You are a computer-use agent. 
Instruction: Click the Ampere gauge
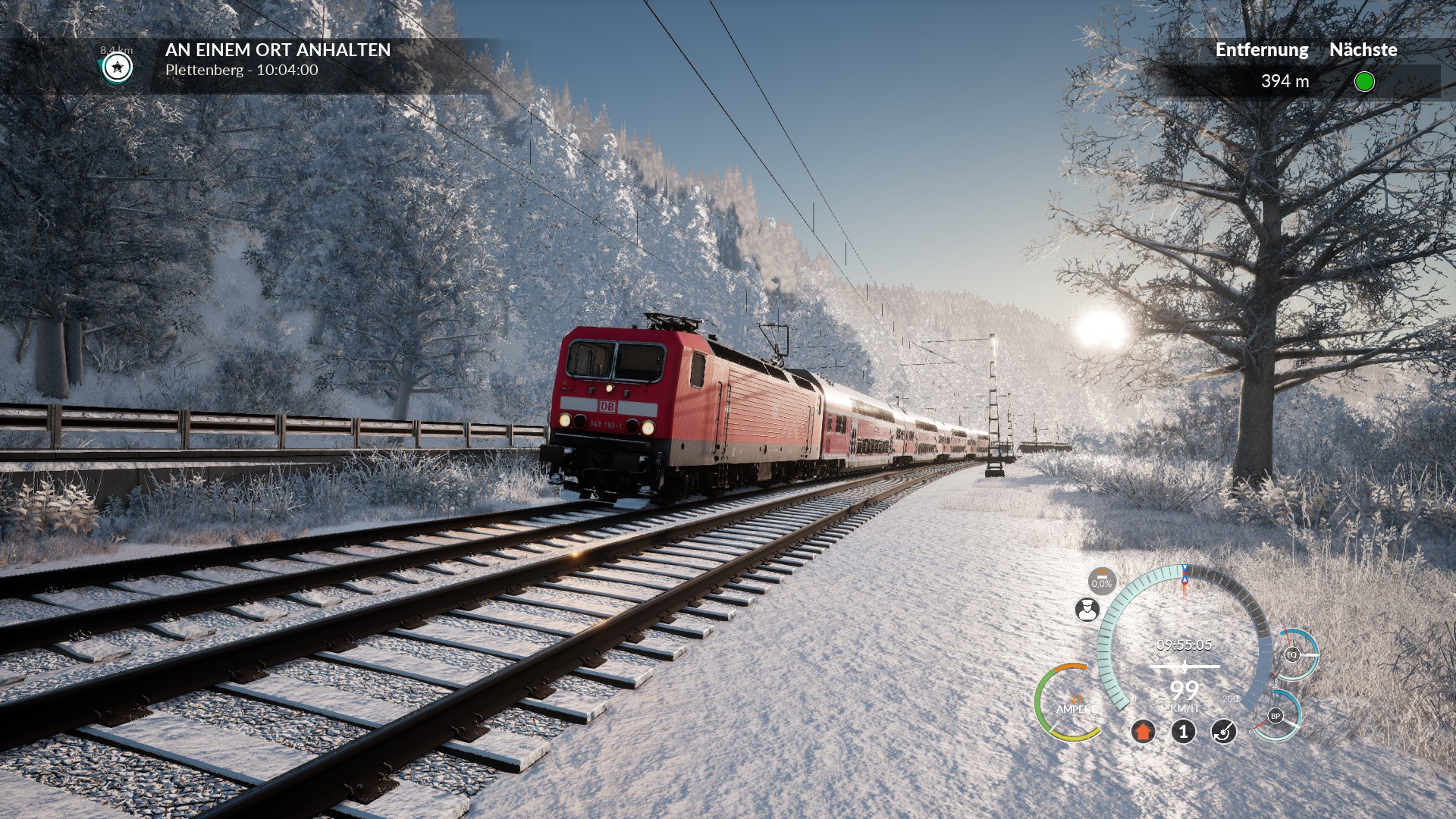(1071, 704)
